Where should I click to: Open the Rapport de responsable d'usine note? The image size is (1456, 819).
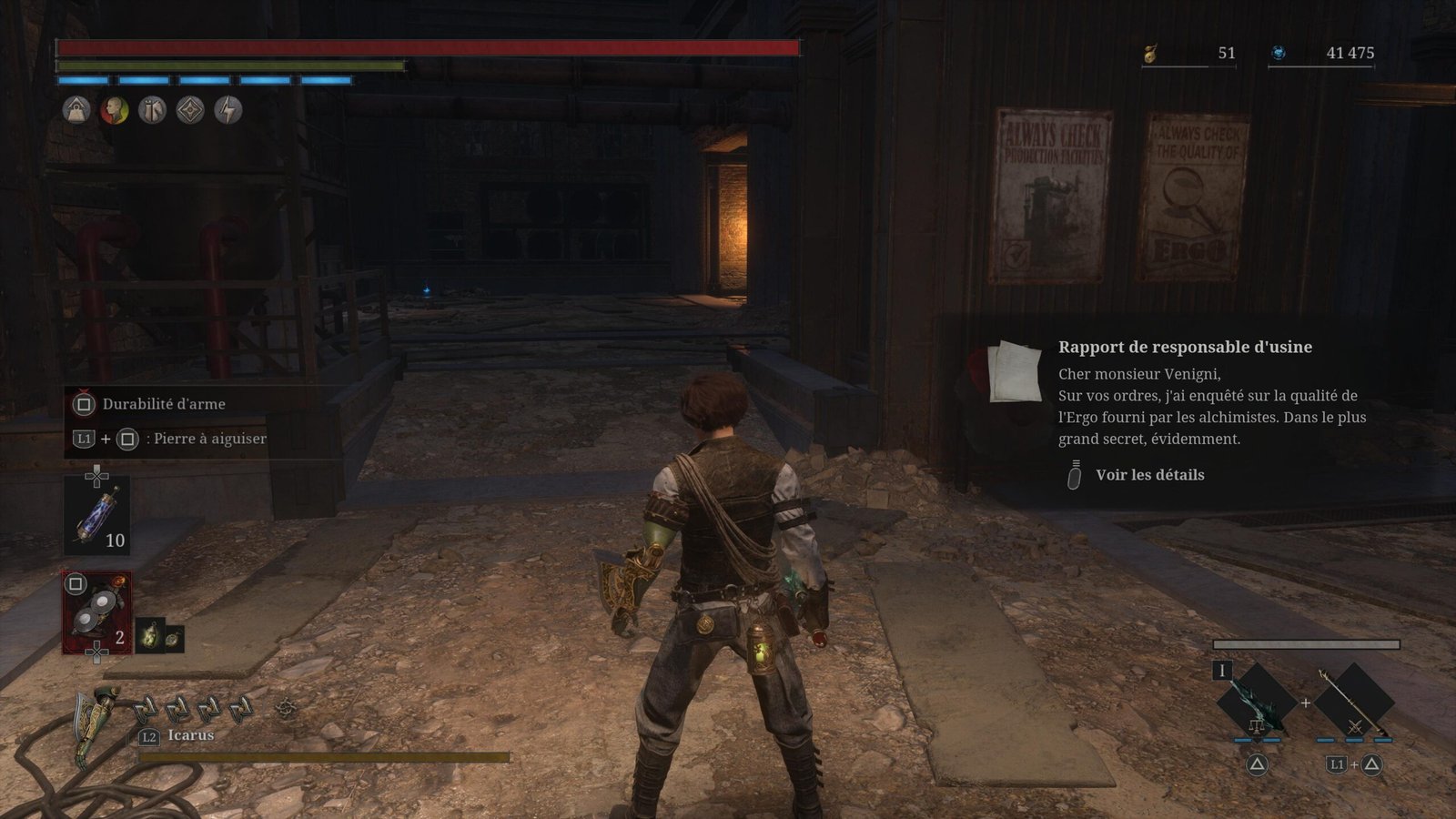(x=1184, y=347)
